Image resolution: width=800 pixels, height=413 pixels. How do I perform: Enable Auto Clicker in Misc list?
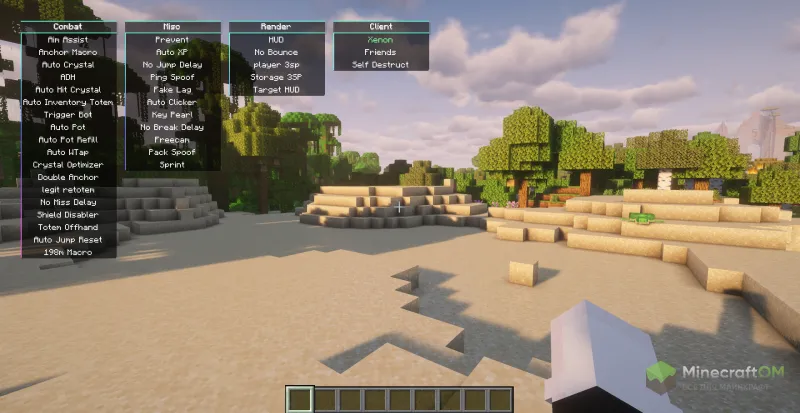click(x=172, y=102)
